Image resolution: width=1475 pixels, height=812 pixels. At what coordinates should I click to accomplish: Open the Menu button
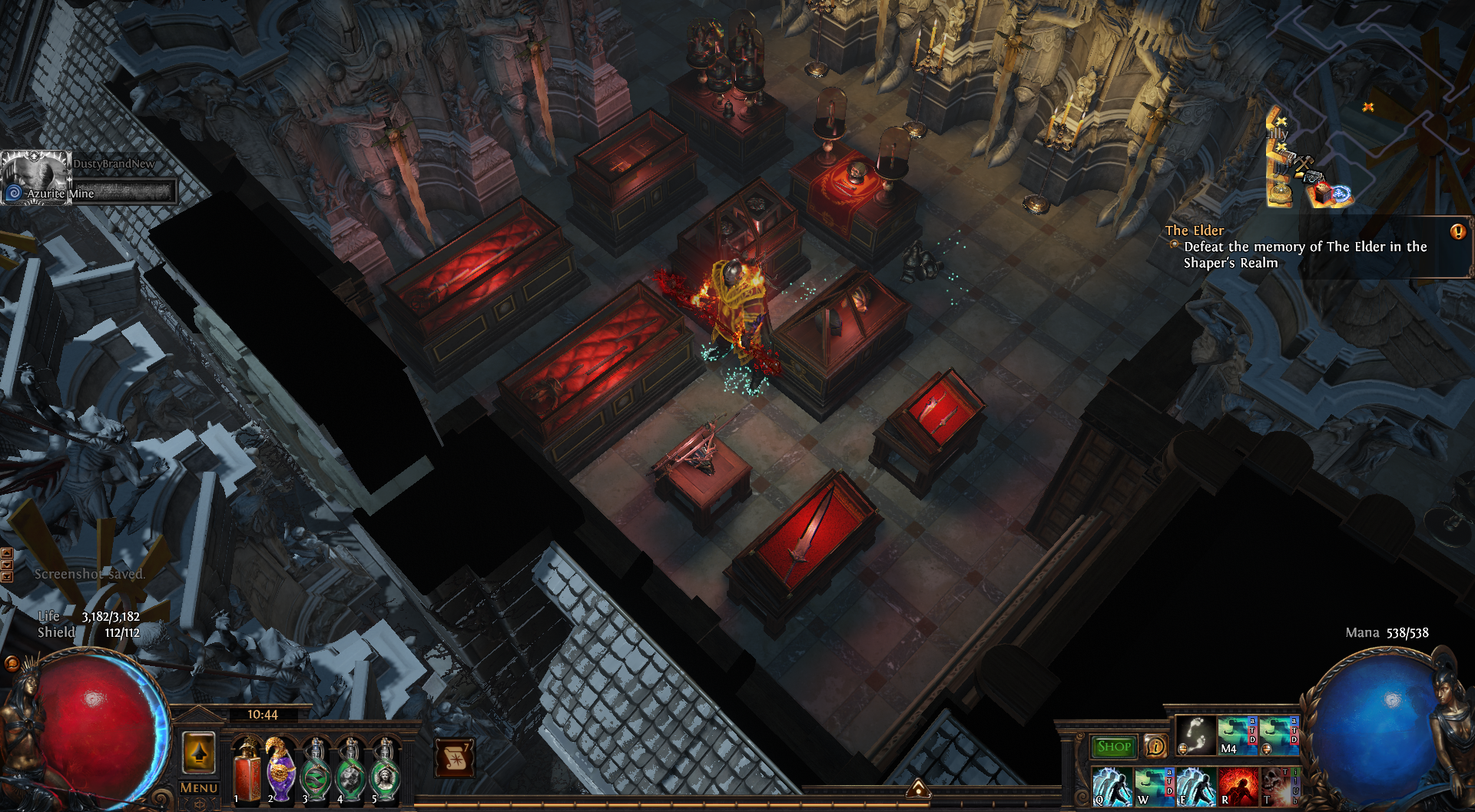pyautogui.click(x=198, y=788)
